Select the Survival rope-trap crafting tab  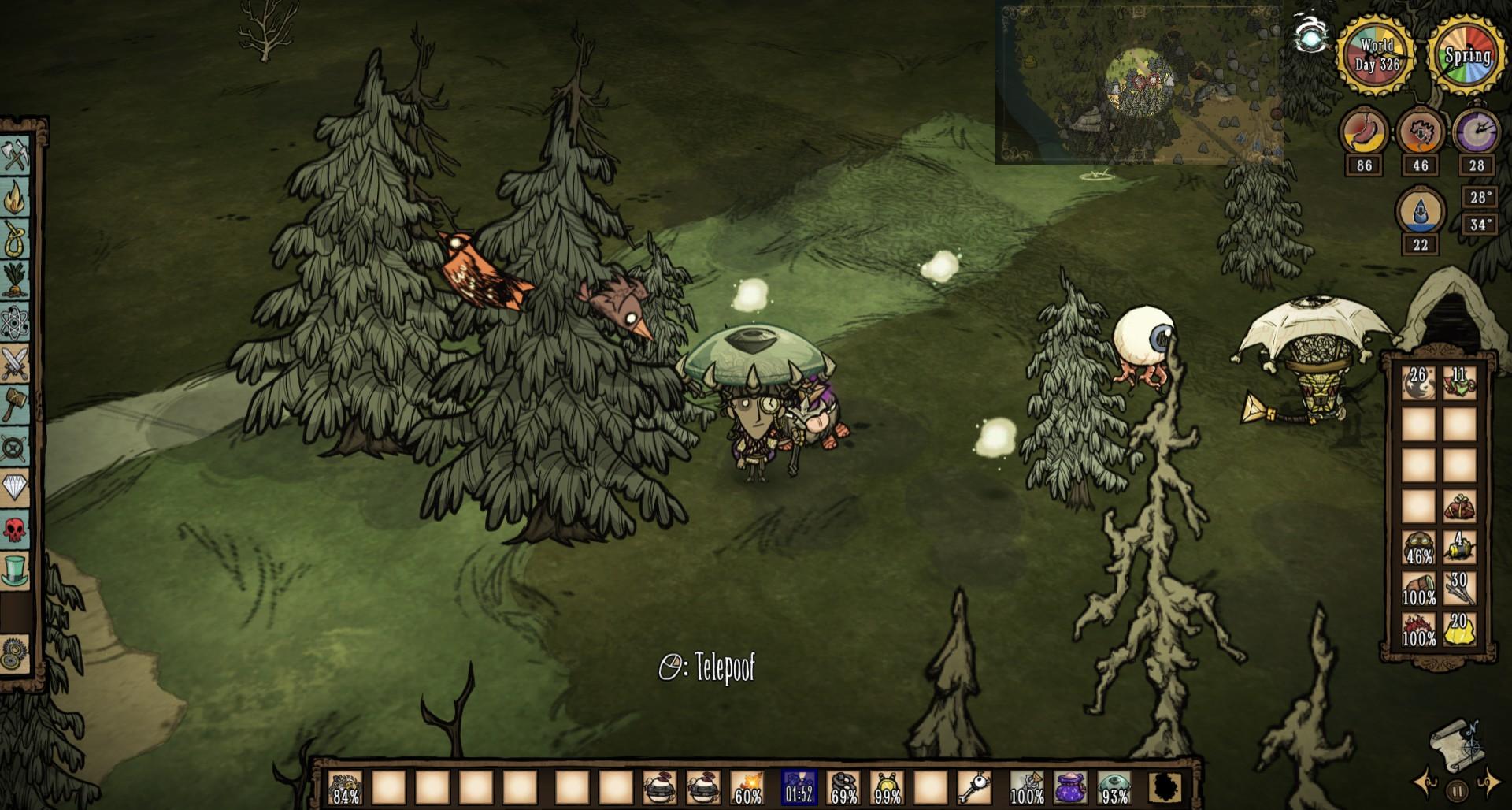tap(15, 238)
